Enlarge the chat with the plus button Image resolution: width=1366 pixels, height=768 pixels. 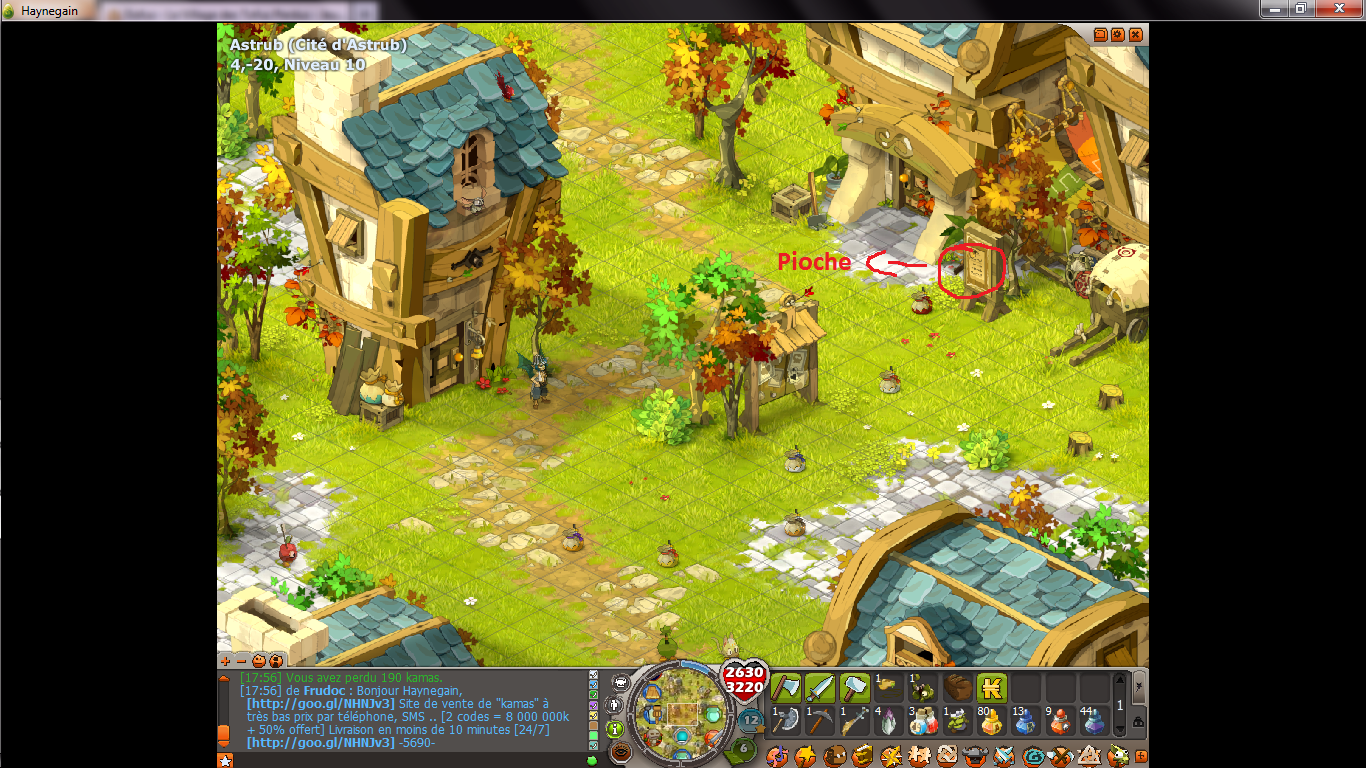click(x=225, y=661)
